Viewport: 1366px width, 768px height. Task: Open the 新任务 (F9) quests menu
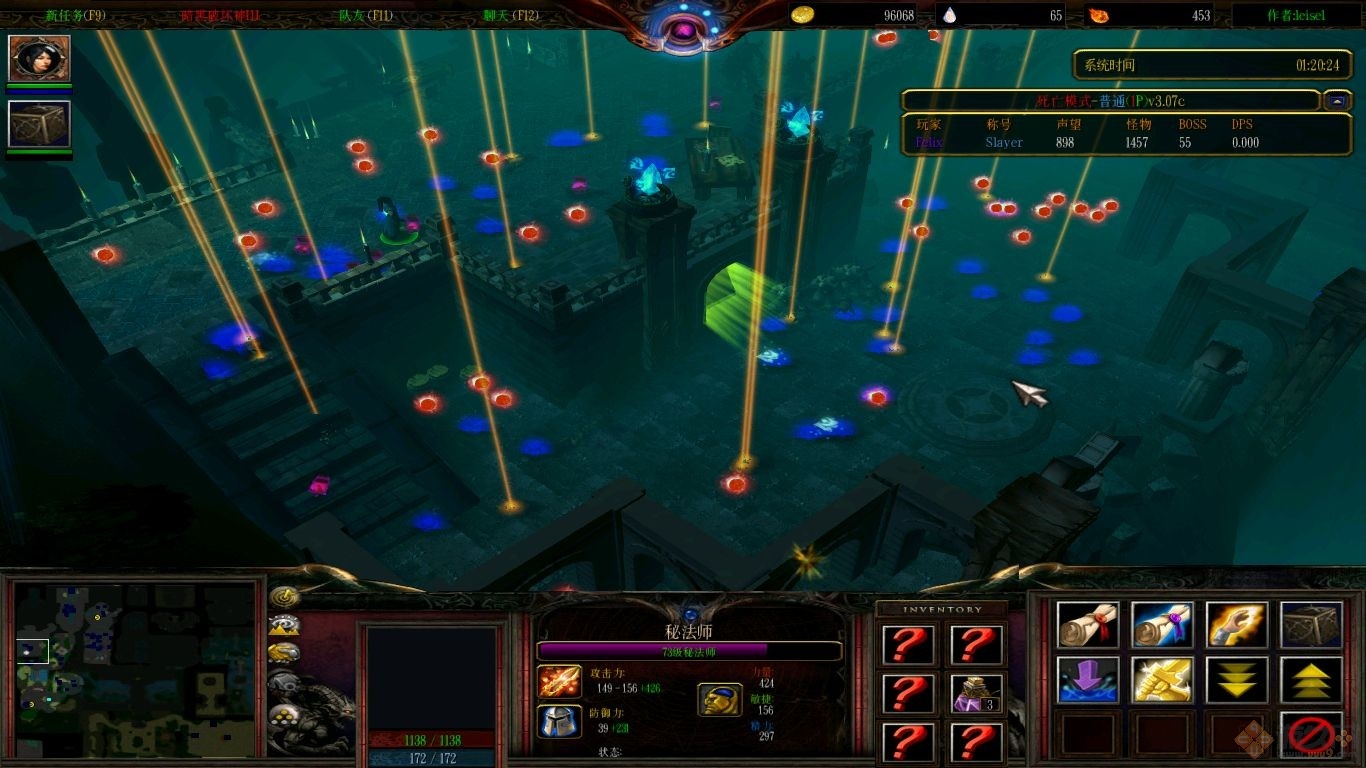coord(75,15)
